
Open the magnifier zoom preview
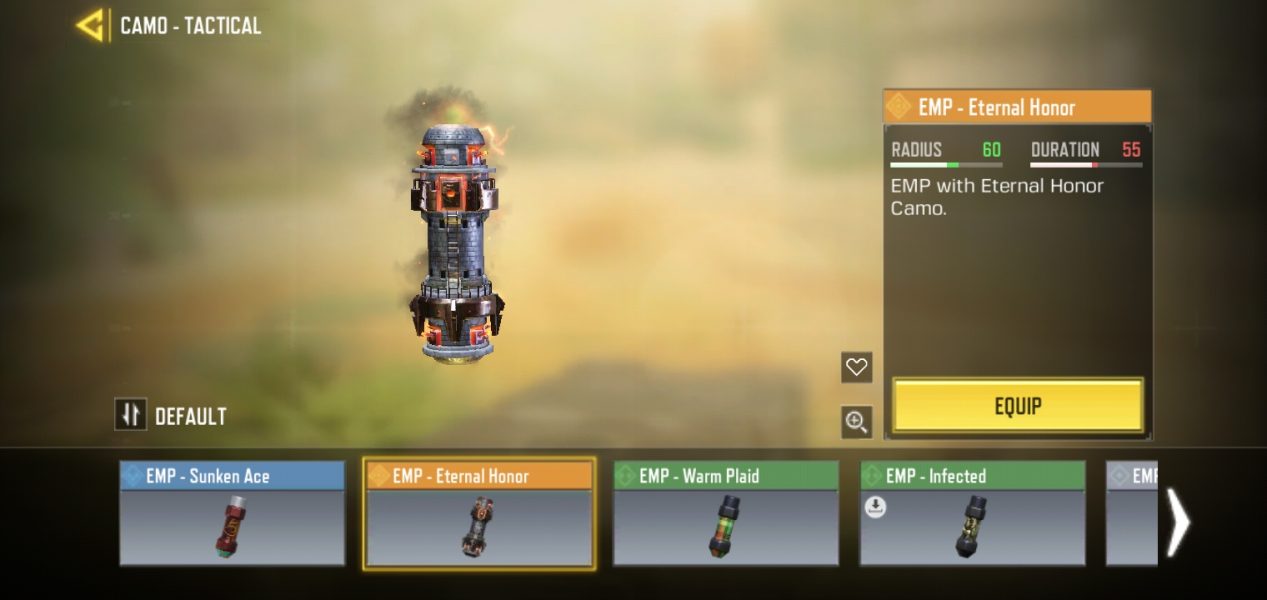coord(856,422)
